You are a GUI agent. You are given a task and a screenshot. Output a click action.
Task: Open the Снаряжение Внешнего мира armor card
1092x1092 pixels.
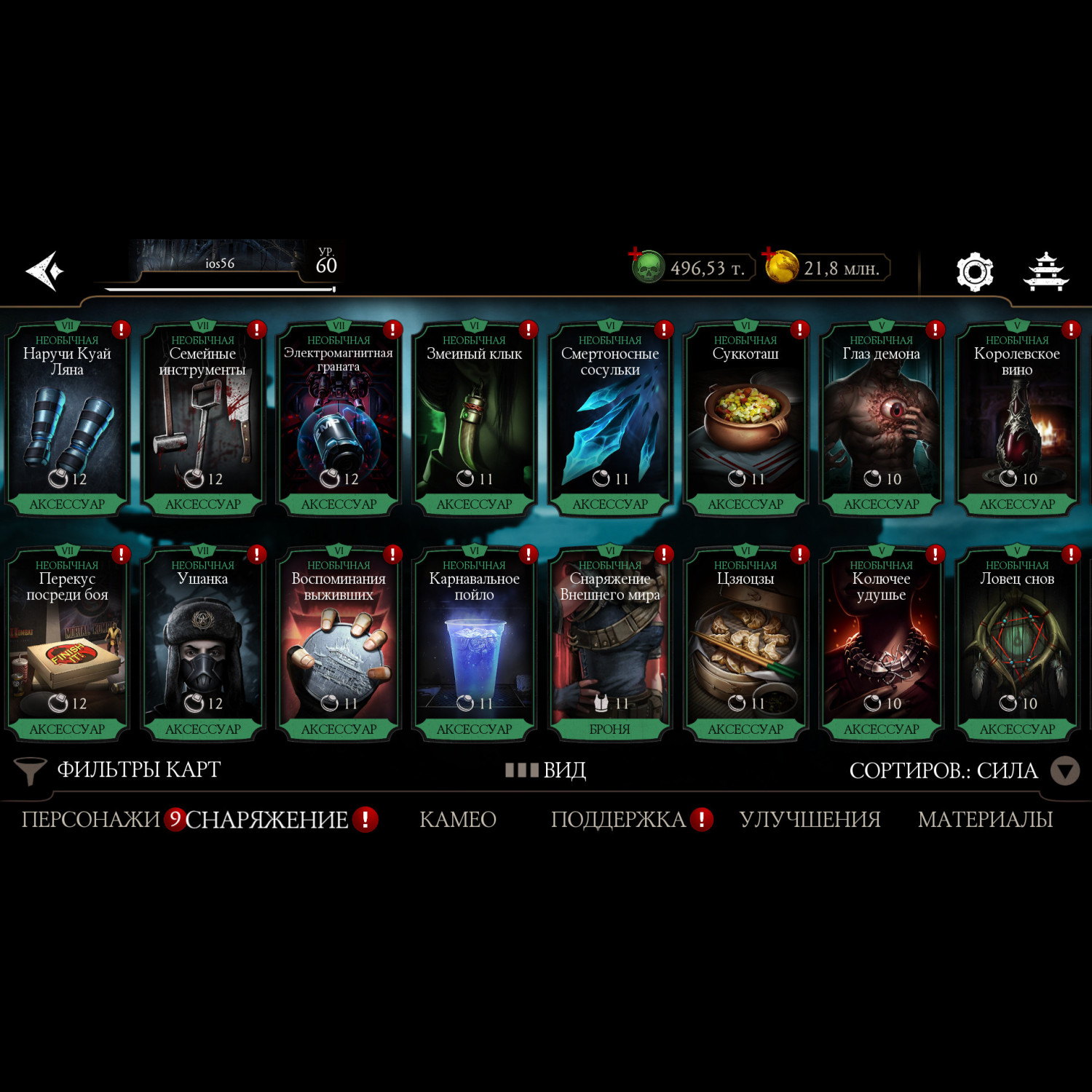point(610,644)
